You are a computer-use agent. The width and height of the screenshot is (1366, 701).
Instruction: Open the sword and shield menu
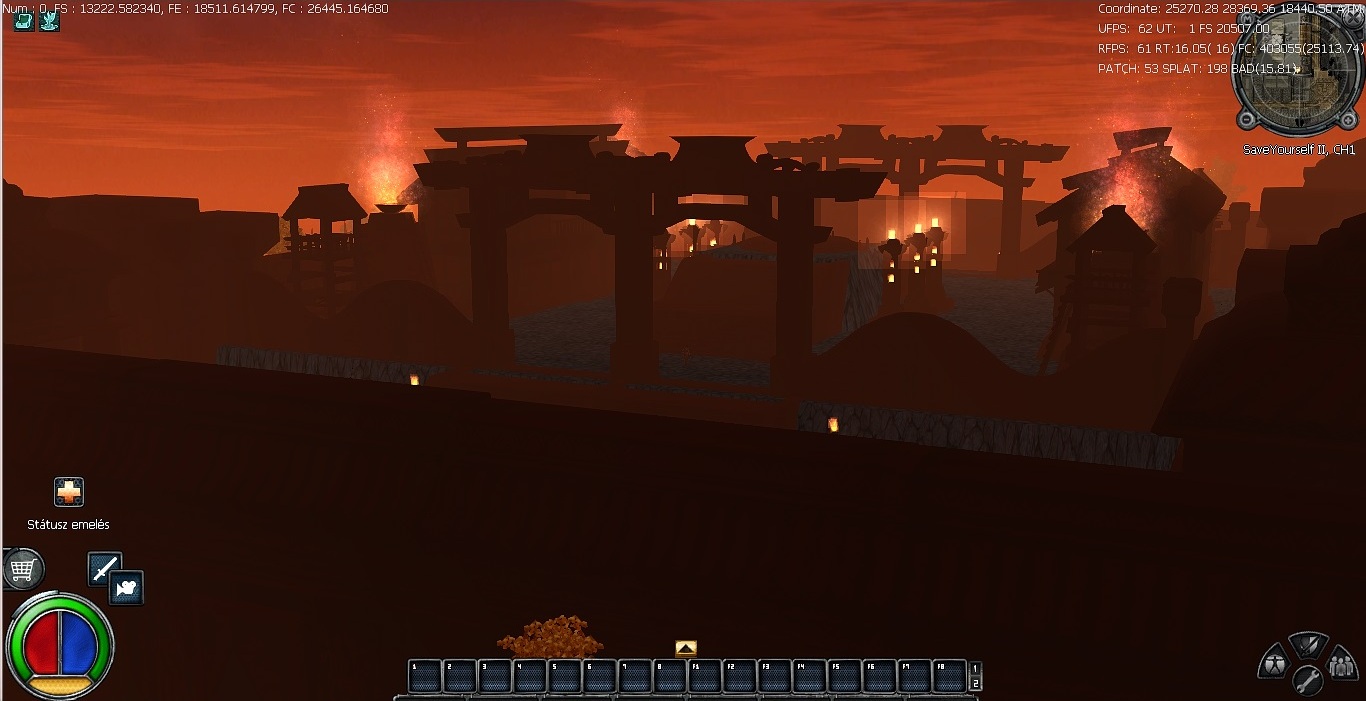click(1307, 646)
